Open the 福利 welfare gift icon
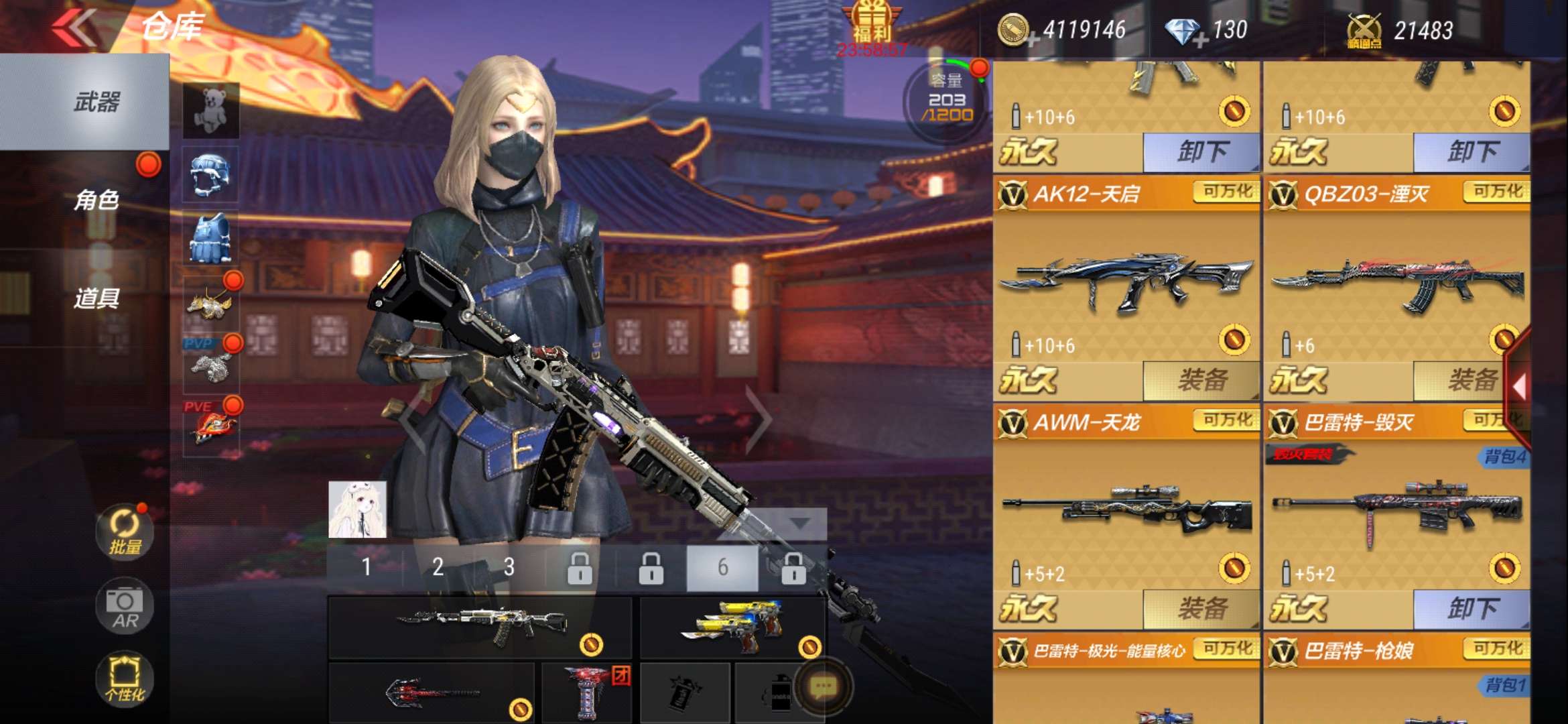The height and width of the screenshot is (724, 1568). 872,24
